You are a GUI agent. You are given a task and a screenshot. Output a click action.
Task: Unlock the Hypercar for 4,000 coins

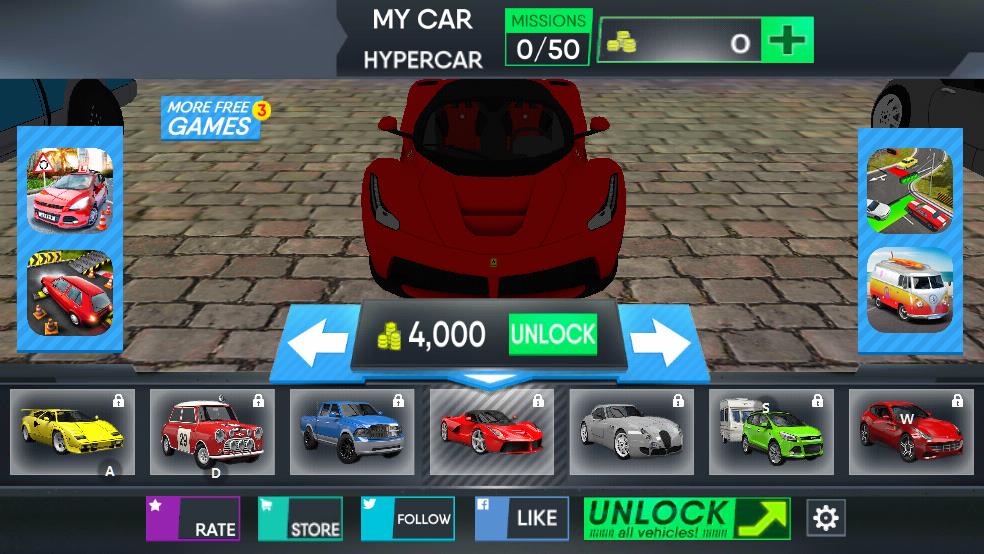[552, 335]
